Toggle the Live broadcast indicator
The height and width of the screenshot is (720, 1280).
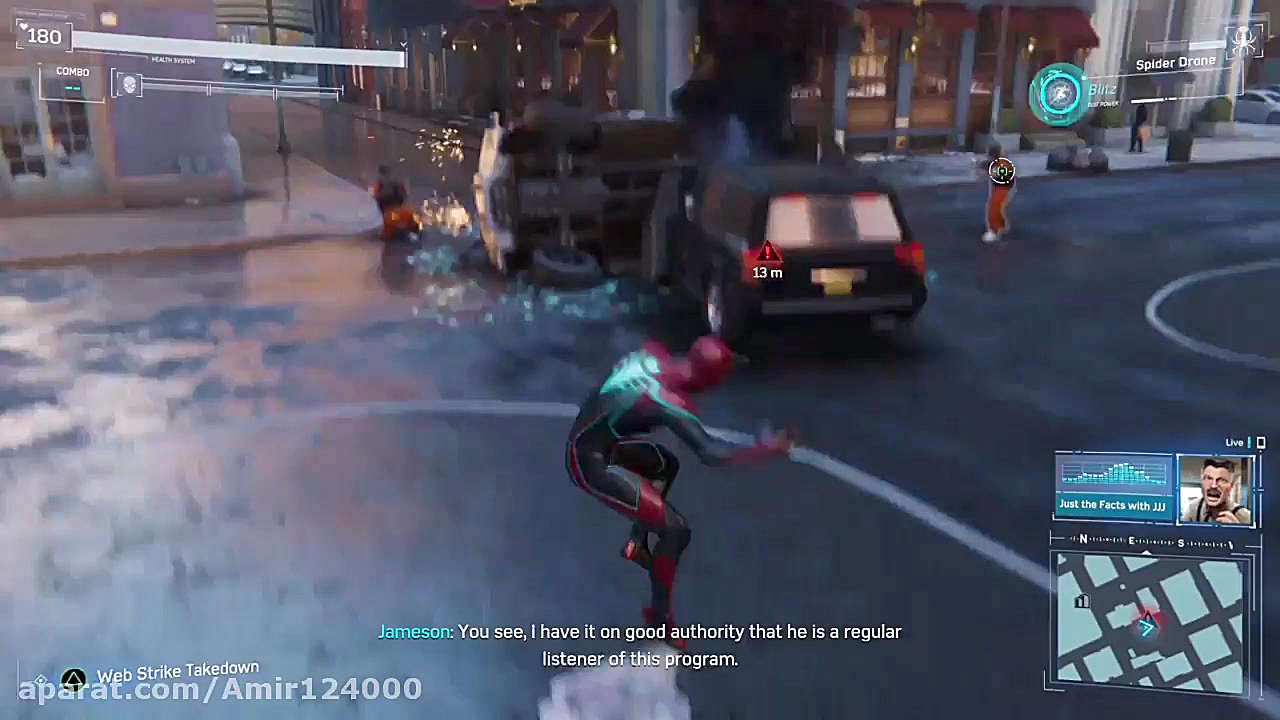[1234, 442]
